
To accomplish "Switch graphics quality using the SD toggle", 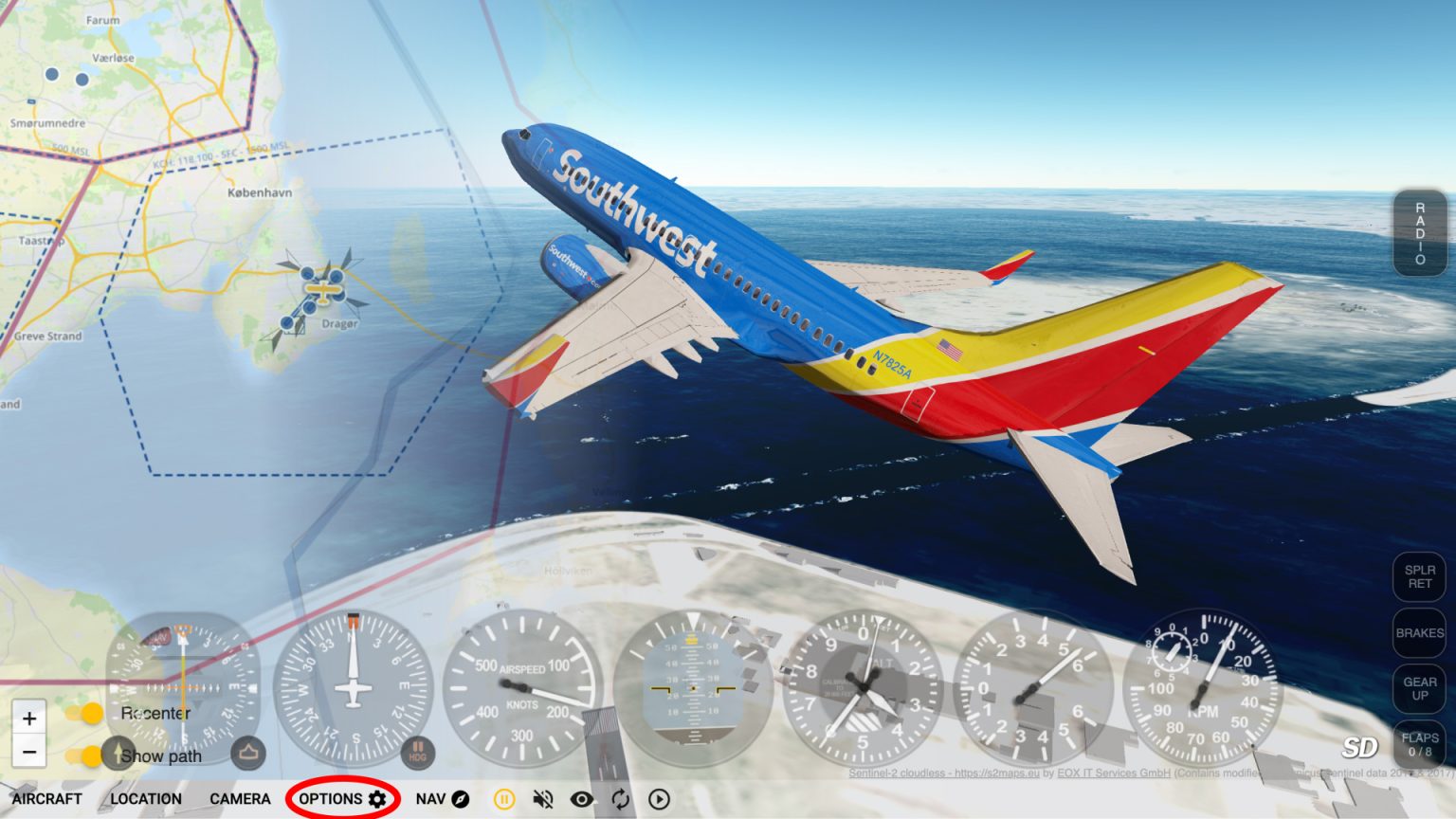I will coord(1359,747).
